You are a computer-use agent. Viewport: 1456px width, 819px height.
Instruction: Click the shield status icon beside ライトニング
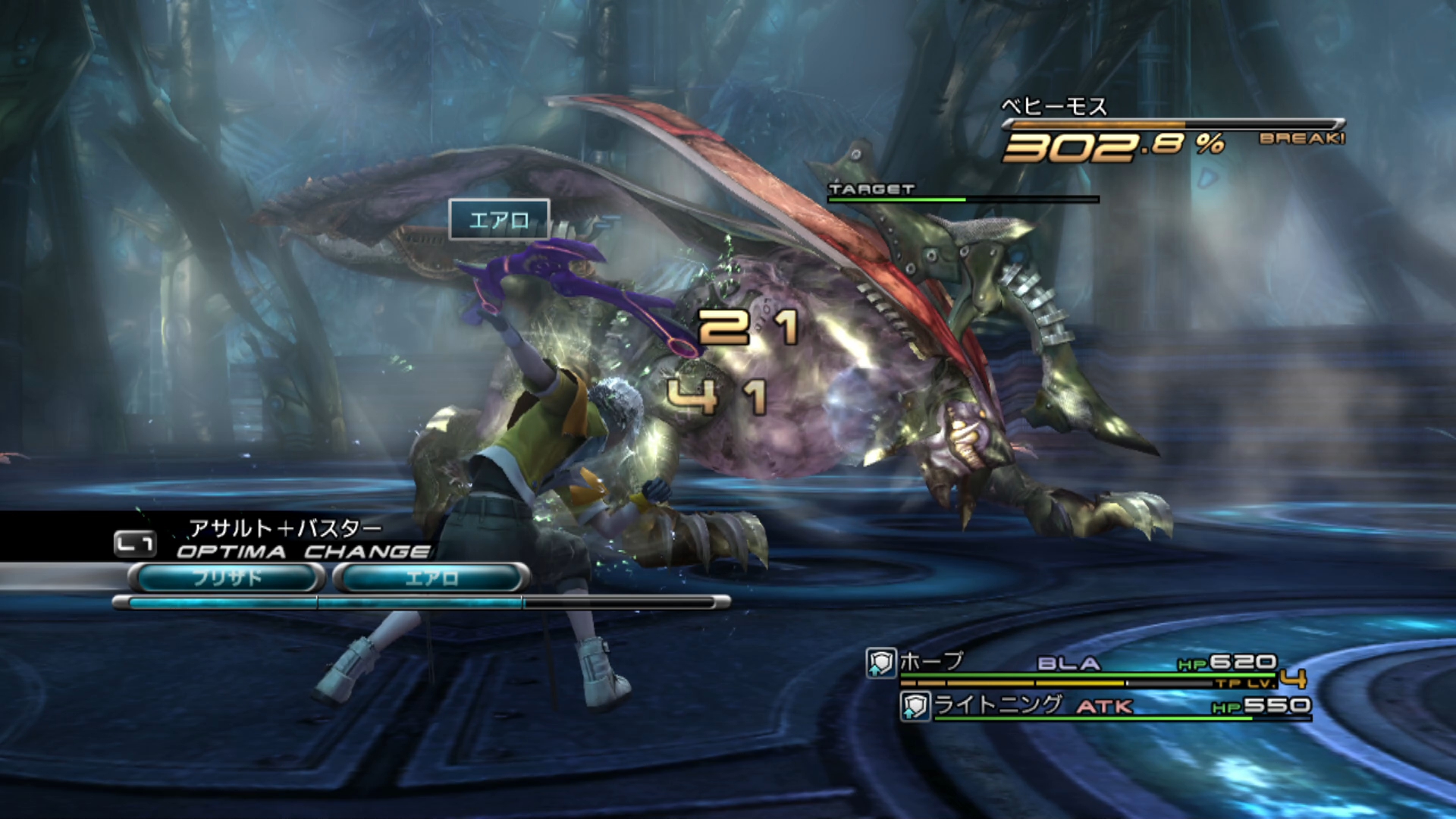point(915,707)
